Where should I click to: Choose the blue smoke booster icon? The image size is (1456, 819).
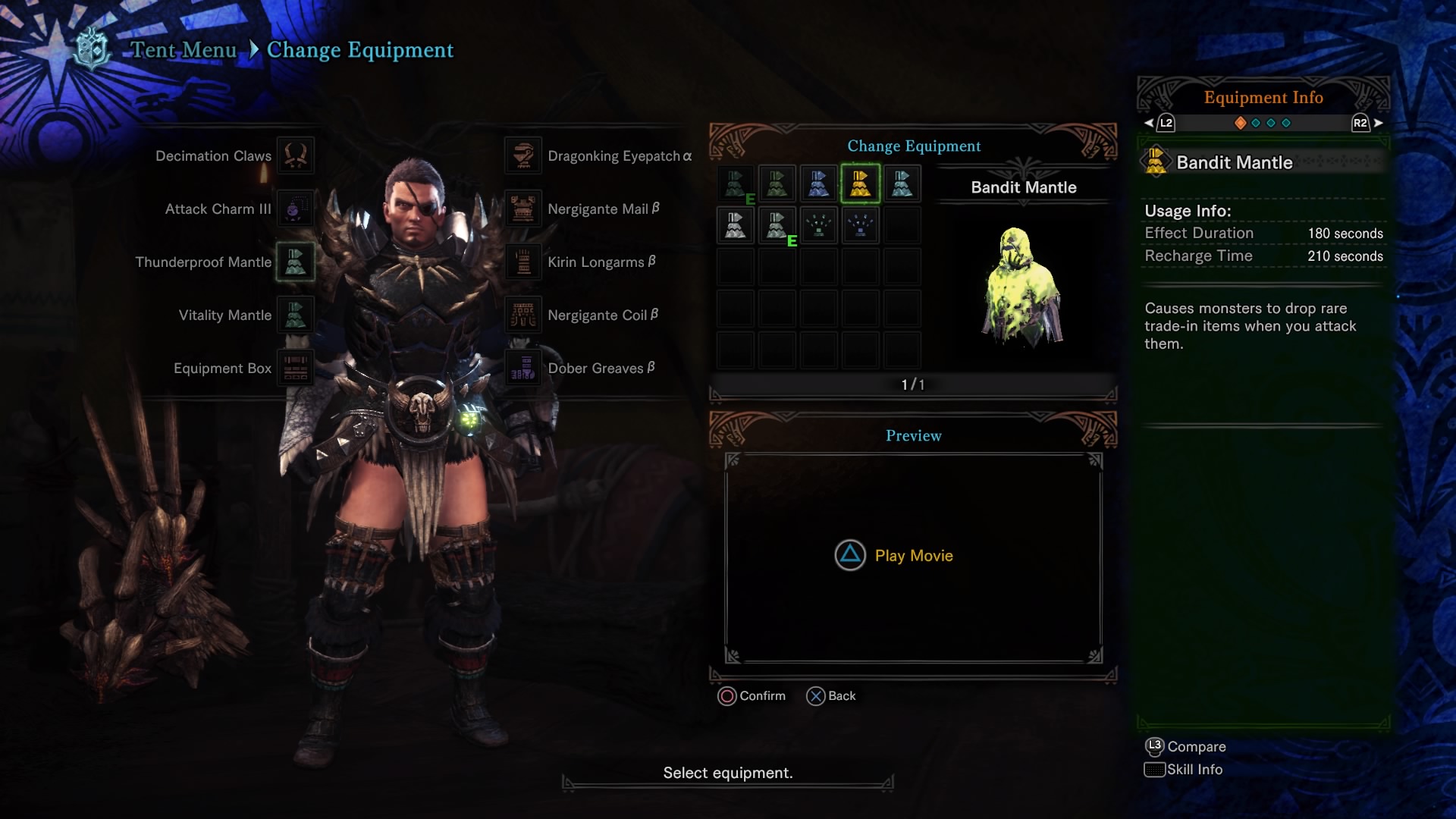point(860,225)
